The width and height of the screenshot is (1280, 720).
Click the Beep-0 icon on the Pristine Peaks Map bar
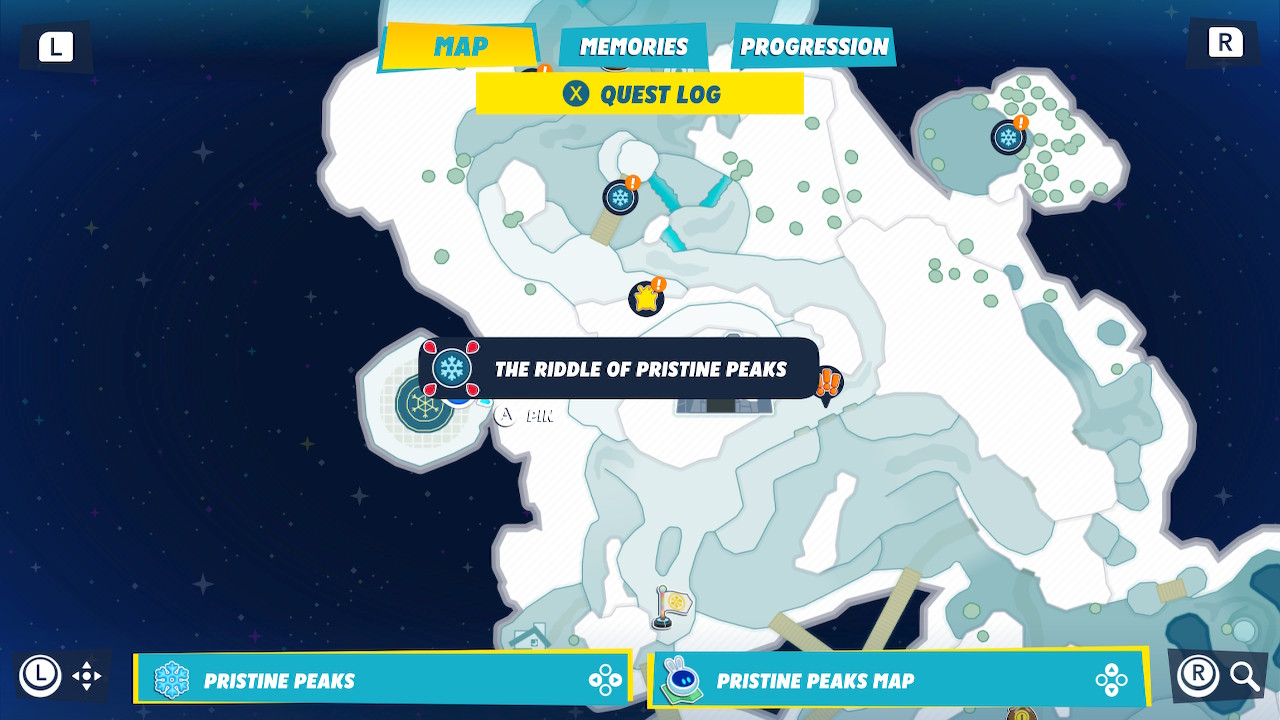(x=684, y=677)
